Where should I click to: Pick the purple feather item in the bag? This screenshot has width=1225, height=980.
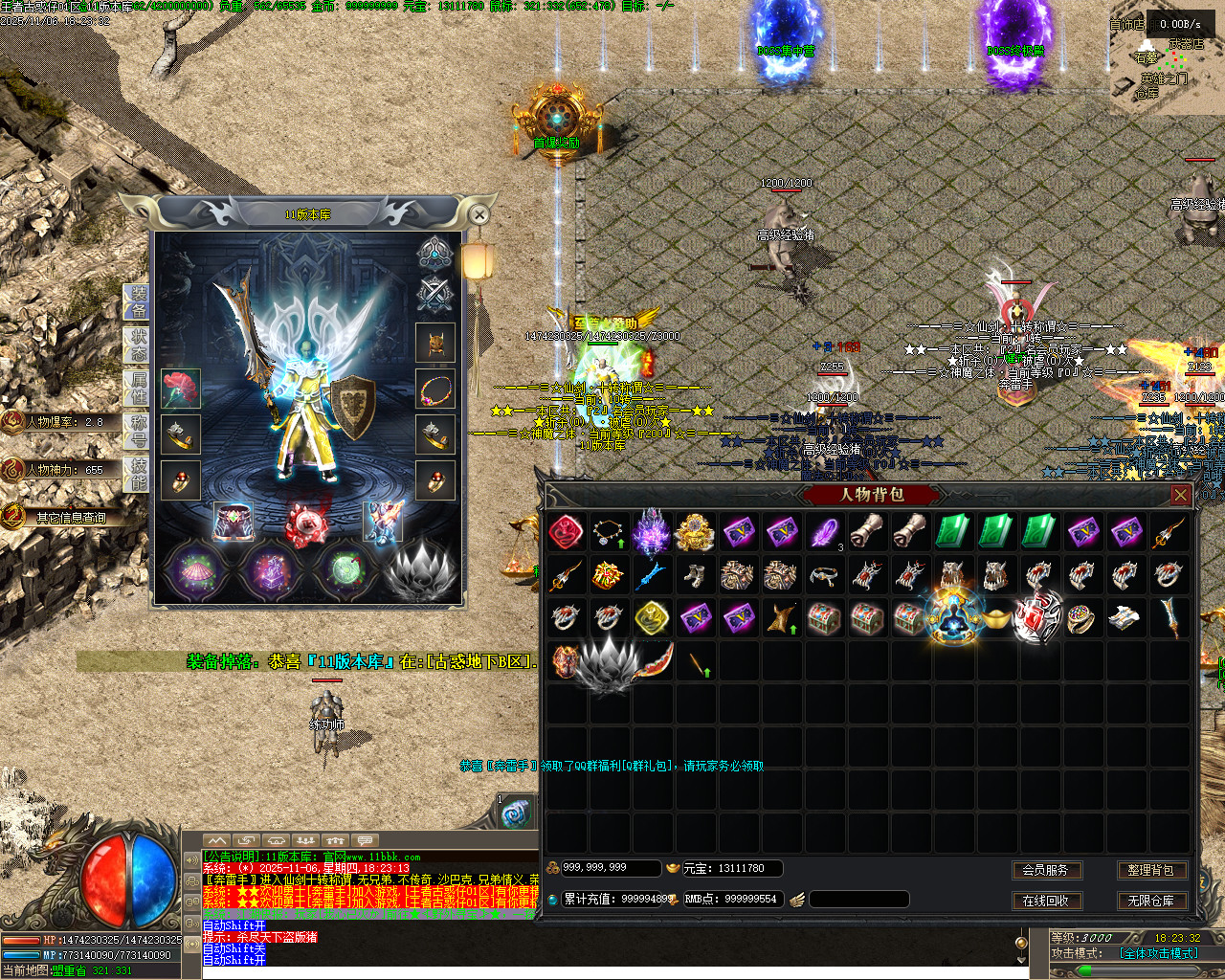824,532
